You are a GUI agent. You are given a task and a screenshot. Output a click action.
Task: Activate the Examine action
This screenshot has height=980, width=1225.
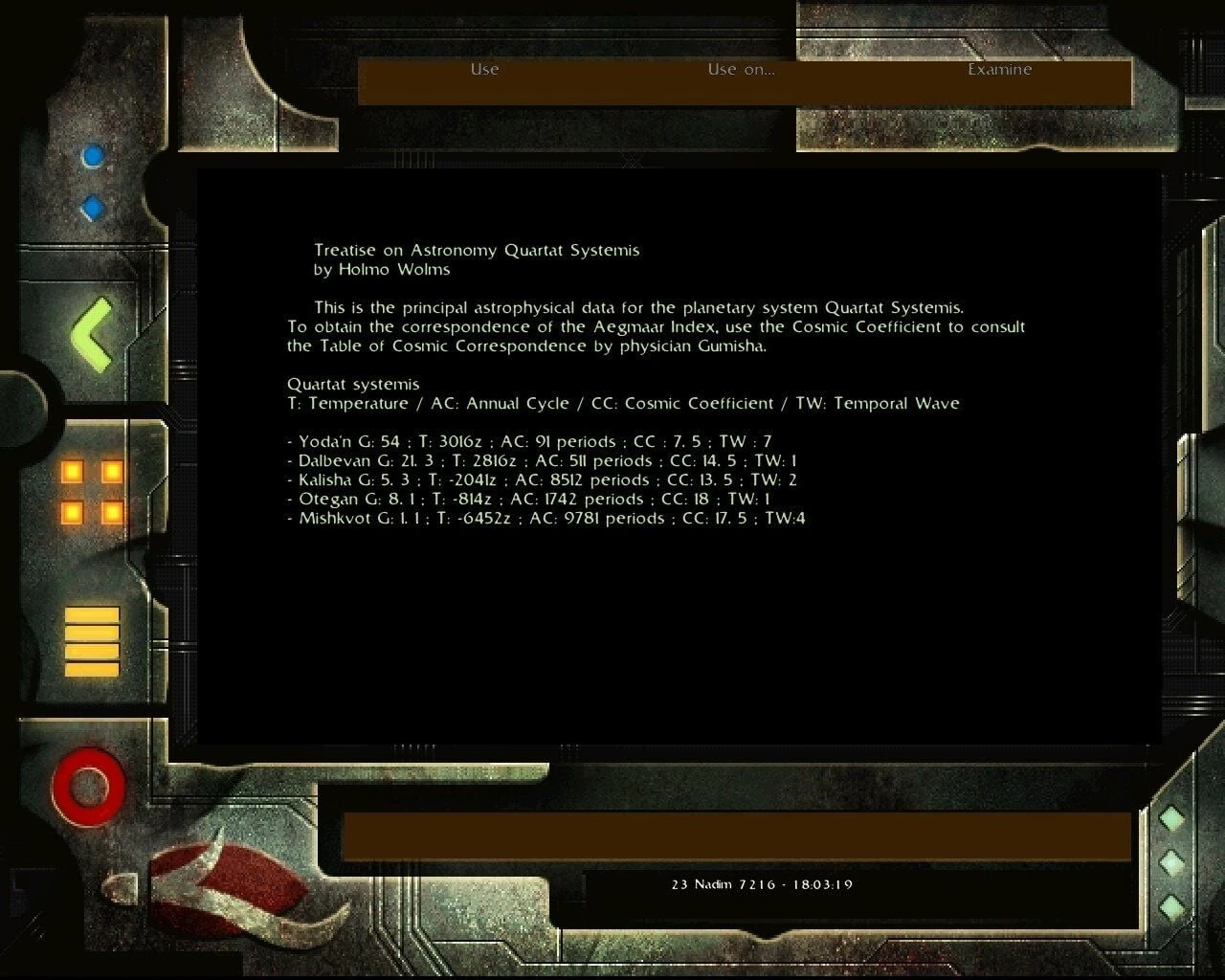pyautogui.click(x=999, y=70)
